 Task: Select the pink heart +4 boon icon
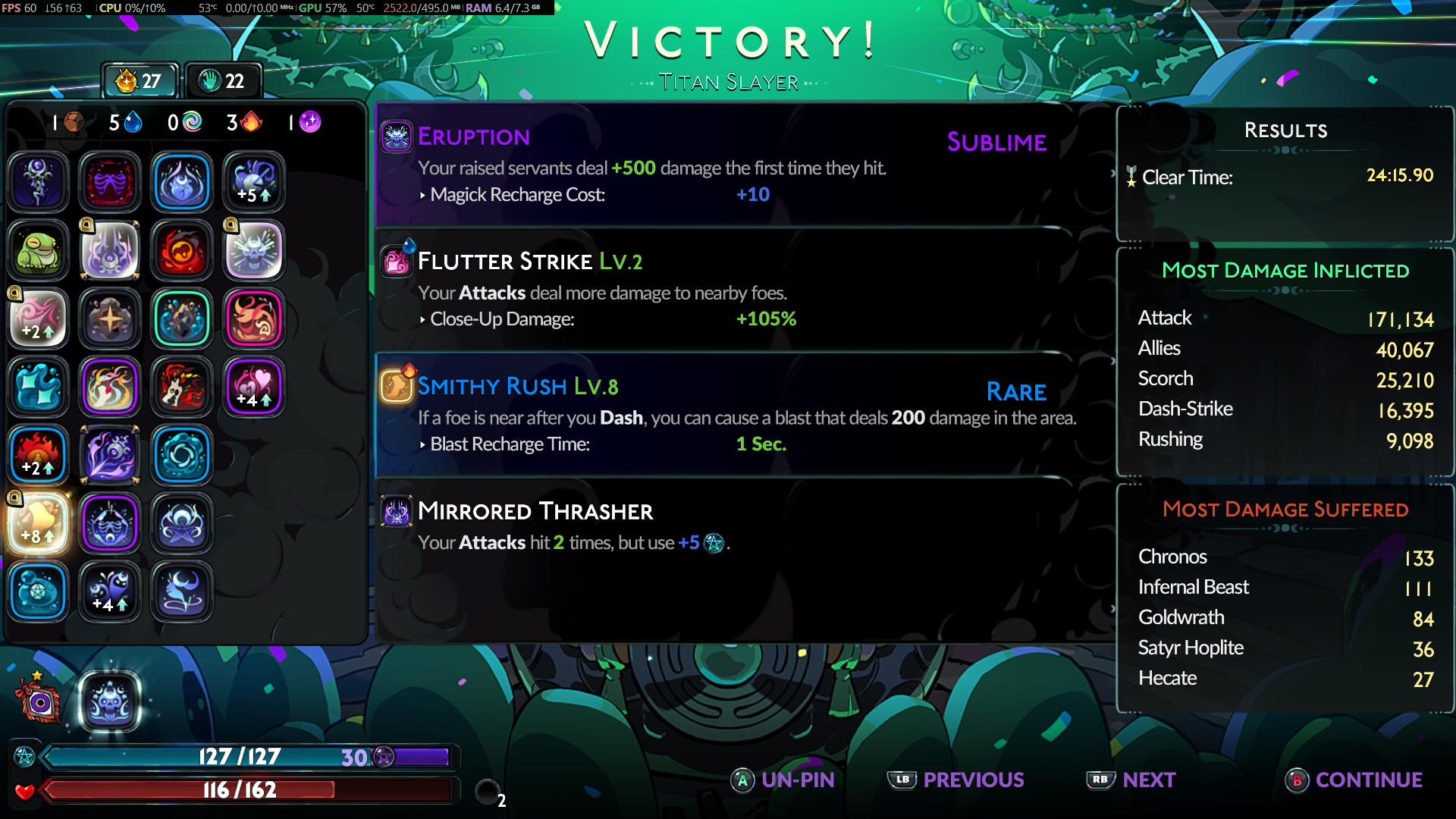(254, 387)
